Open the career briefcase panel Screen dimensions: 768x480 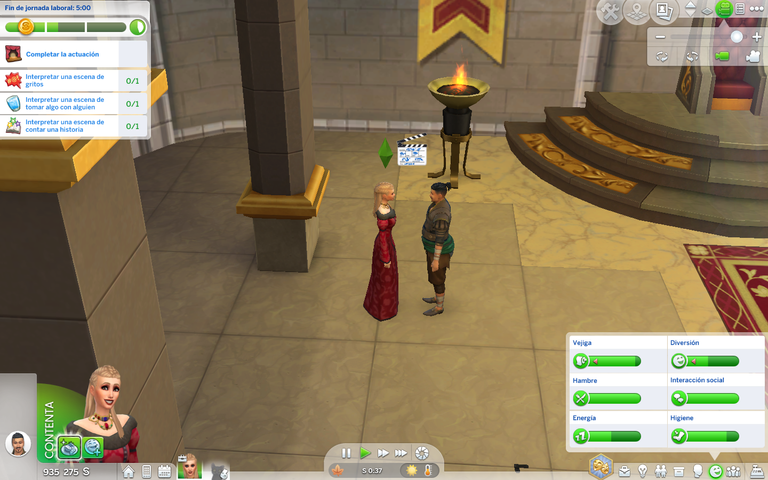624,471
